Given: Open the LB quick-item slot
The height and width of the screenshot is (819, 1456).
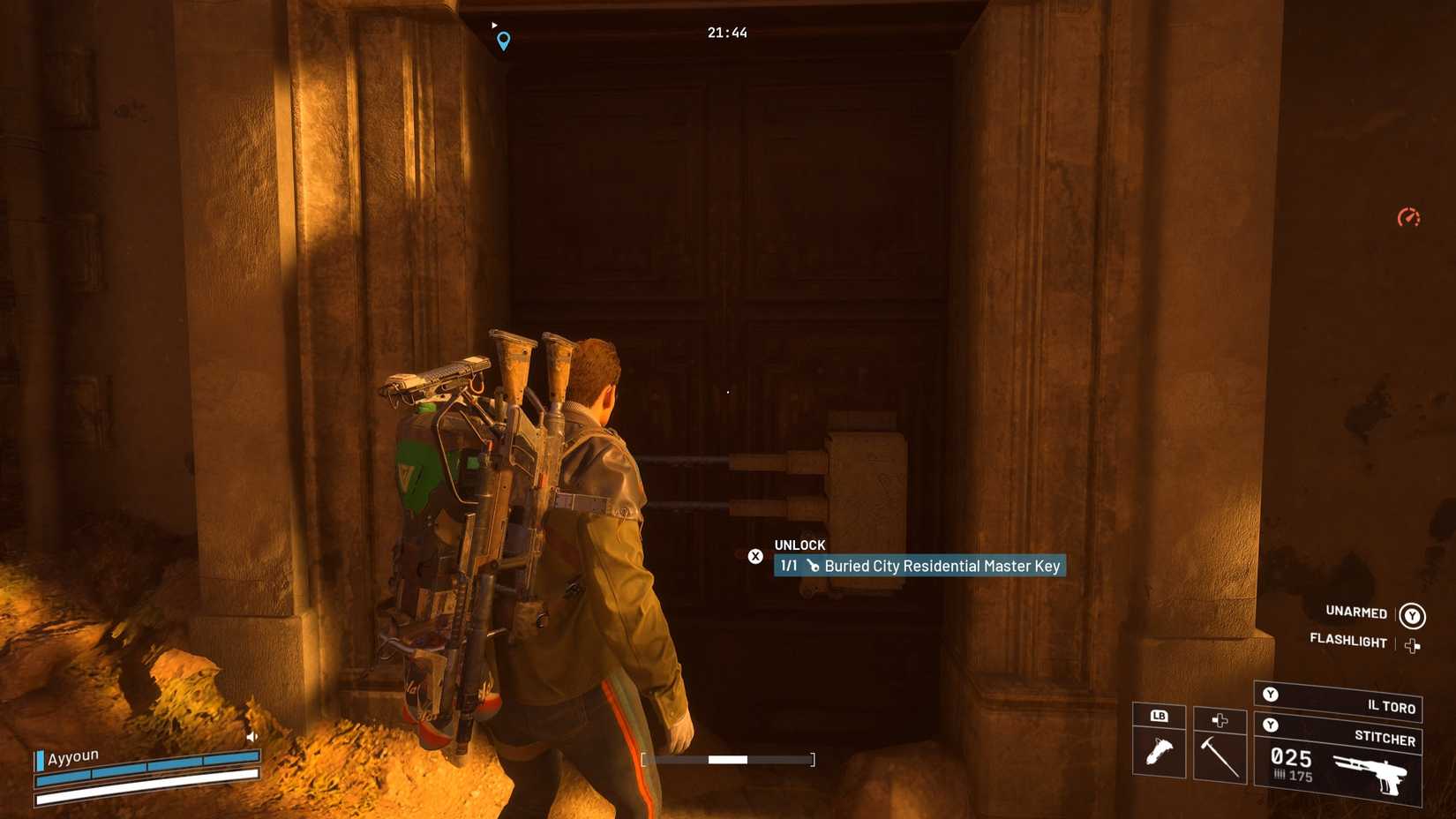Looking at the screenshot, I should [1158, 718].
